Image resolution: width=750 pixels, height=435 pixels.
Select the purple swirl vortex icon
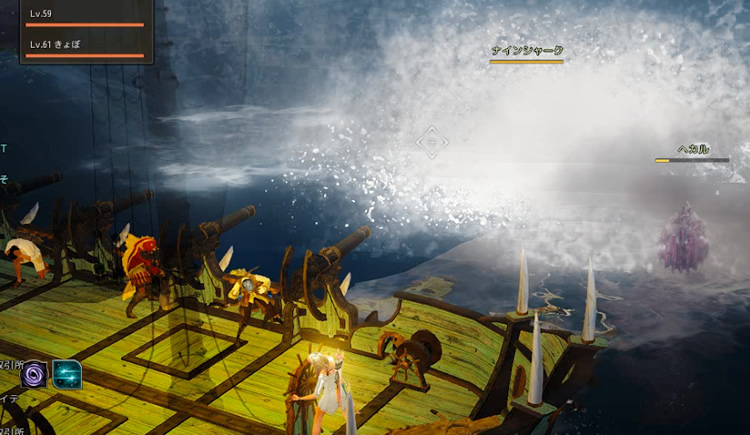click(x=35, y=374)
